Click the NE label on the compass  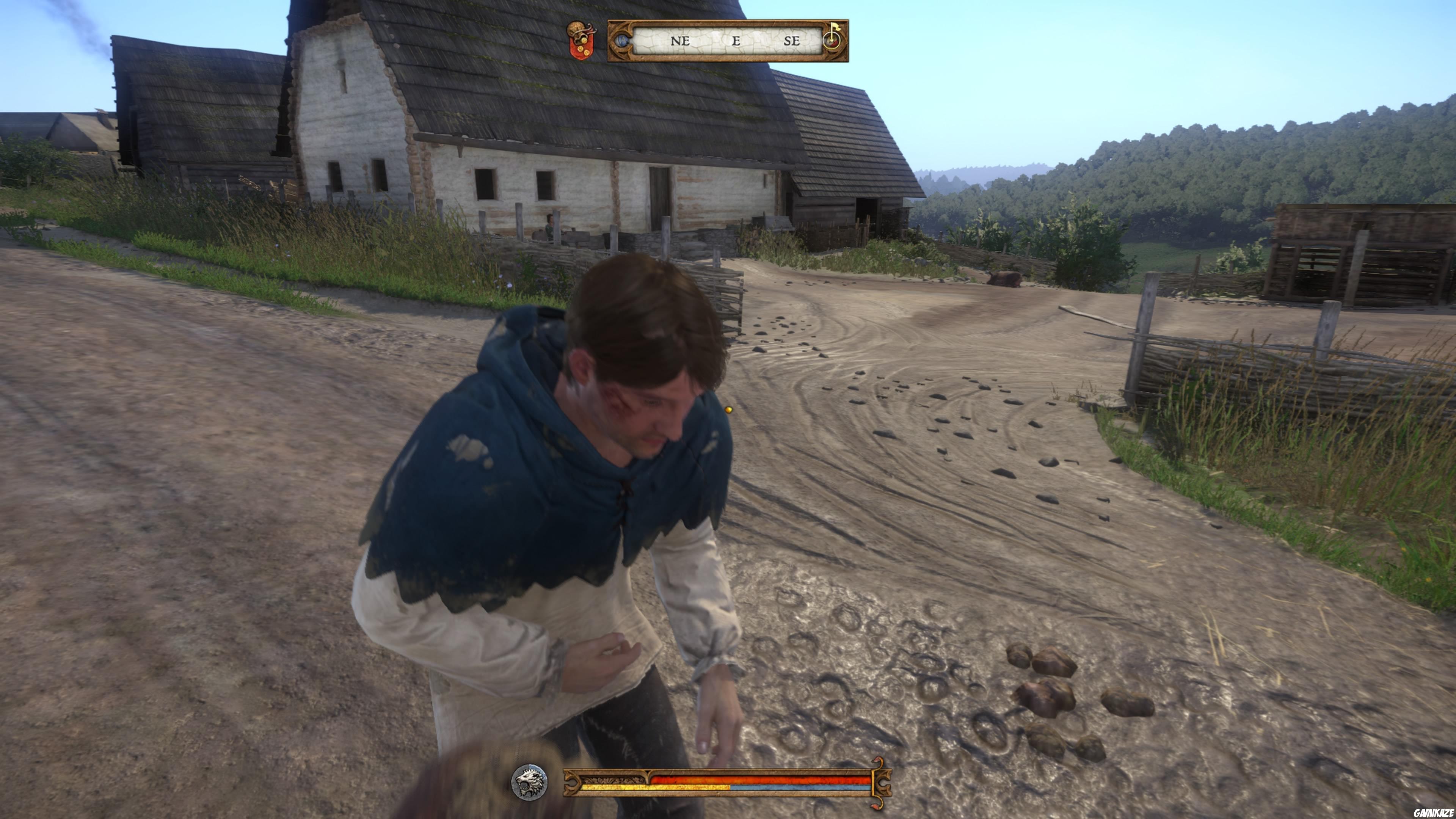point(679,41)
